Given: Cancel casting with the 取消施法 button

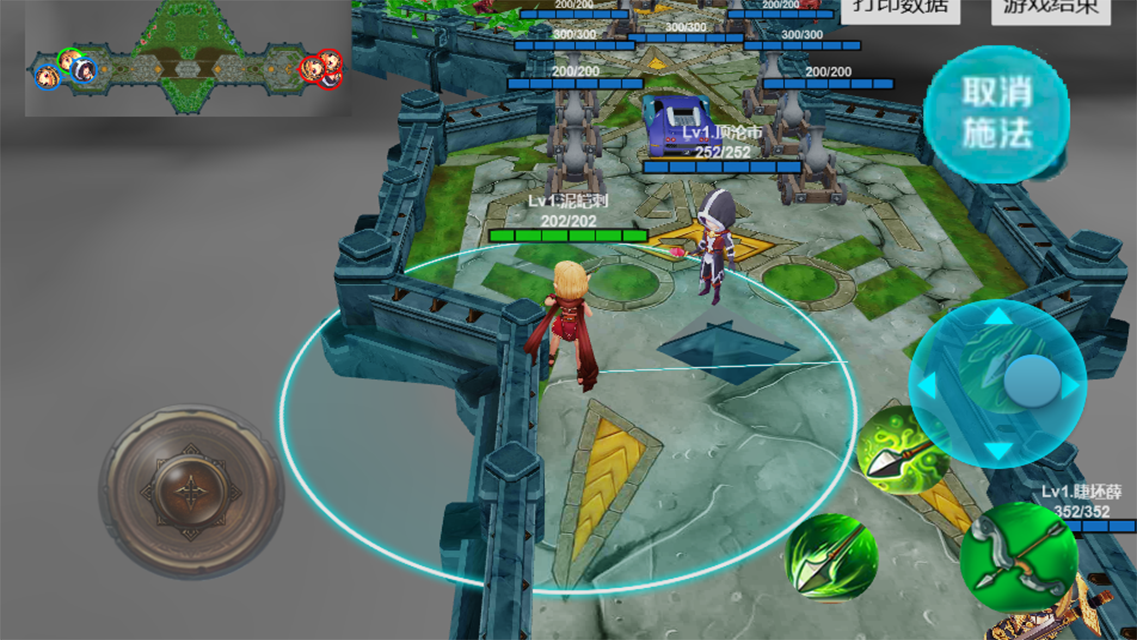Looking at the screenshot, I should [x=996, y=113].
